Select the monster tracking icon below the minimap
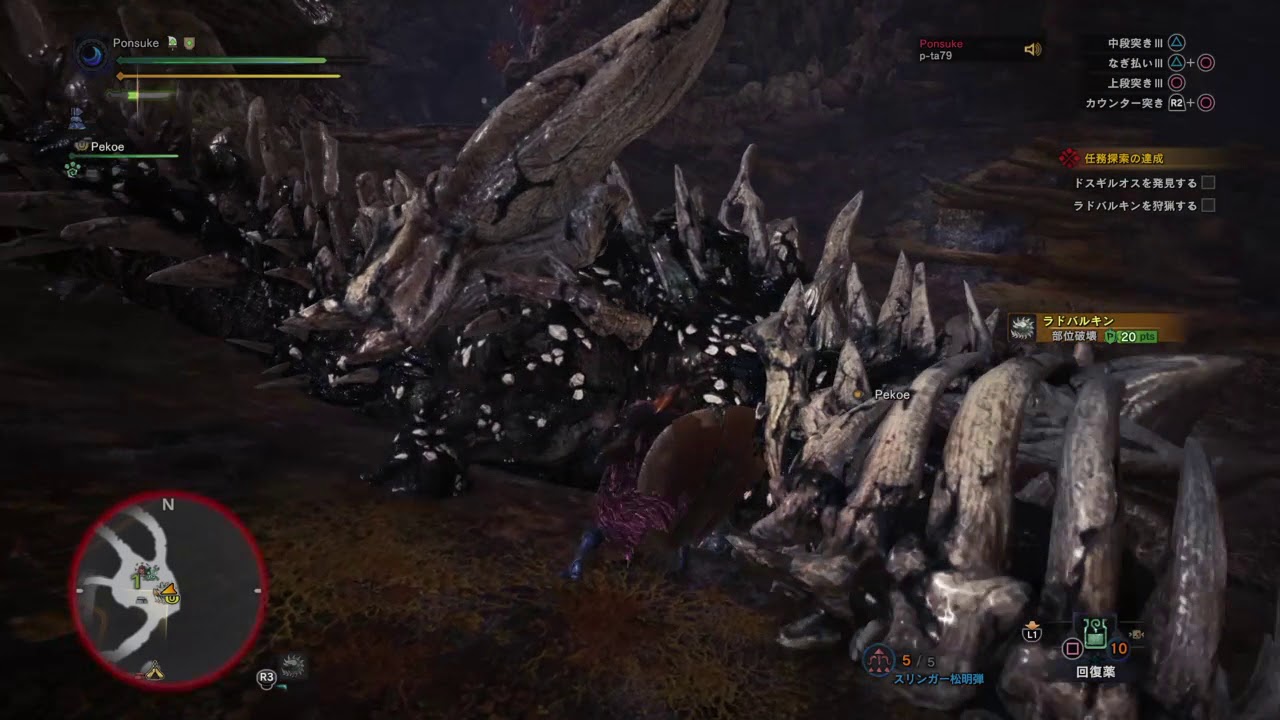 tap(293, 665)
